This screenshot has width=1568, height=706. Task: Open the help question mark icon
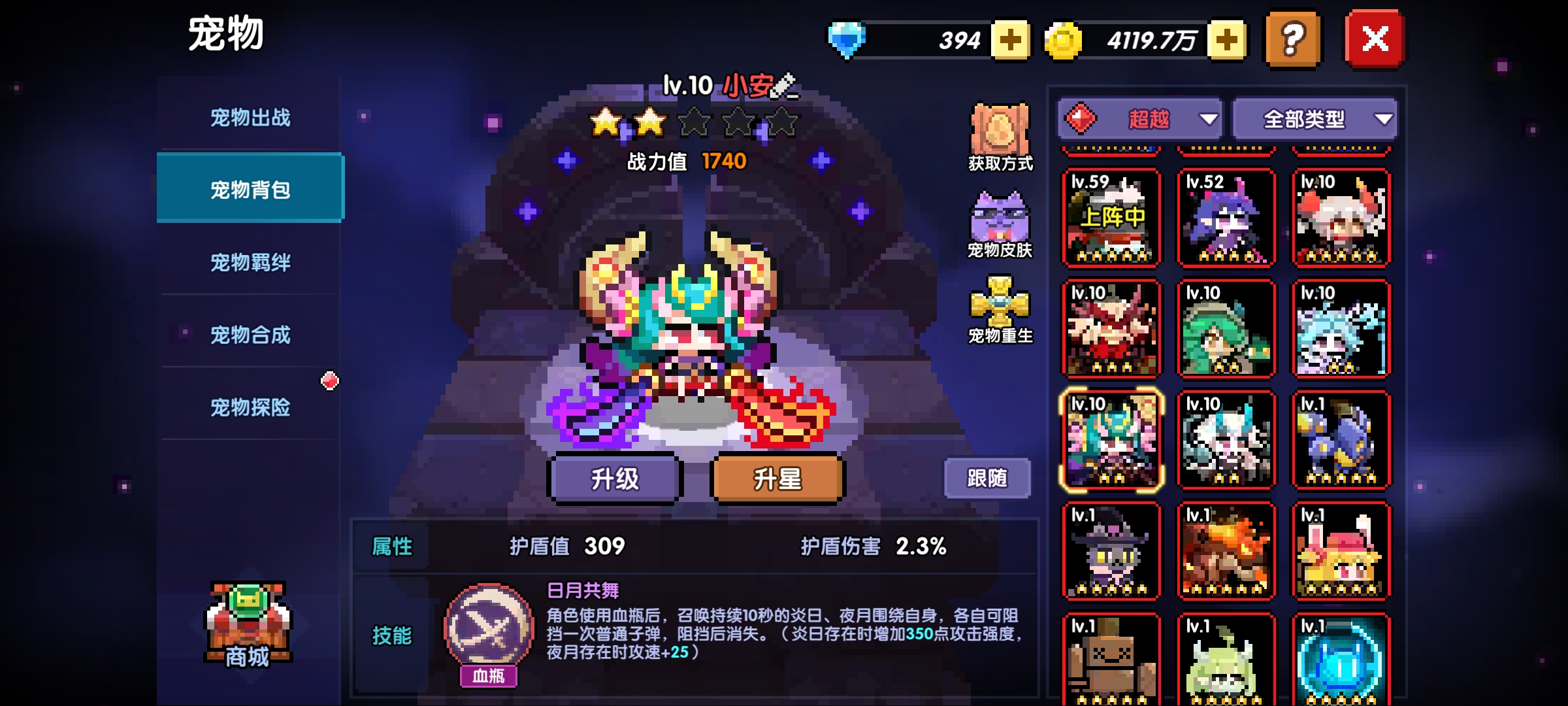click(x=1290, y=41)
